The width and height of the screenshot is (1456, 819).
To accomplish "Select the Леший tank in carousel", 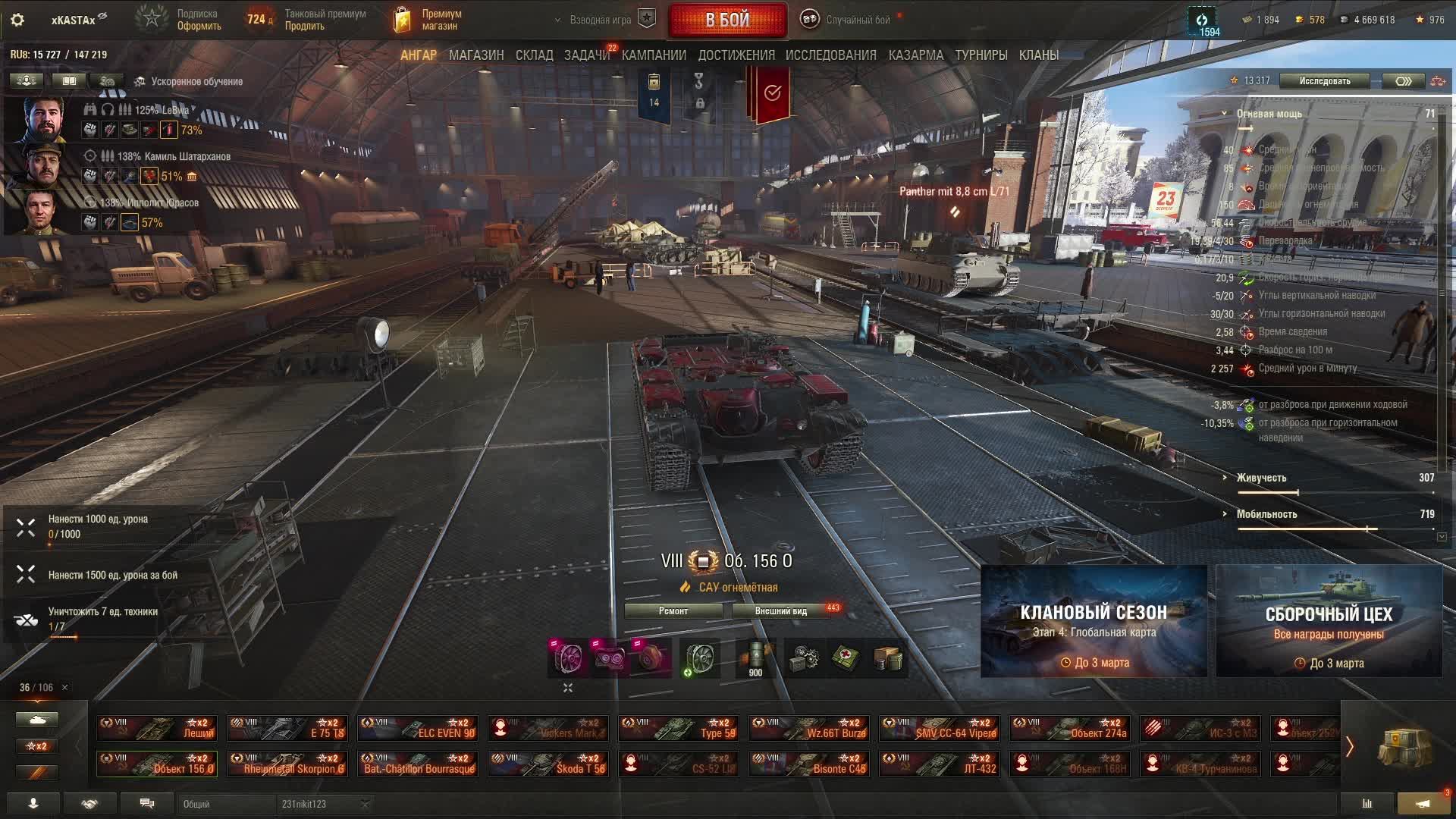I will [x=157, y=728].
